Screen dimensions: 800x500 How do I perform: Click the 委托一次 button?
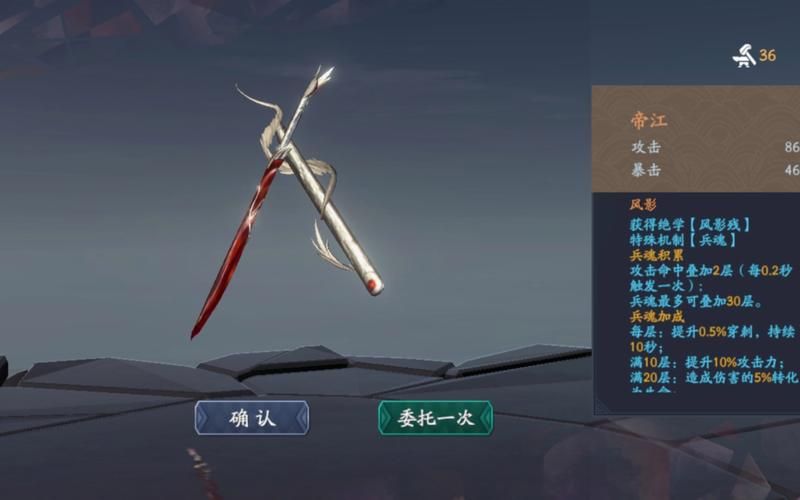coord(435,418)
